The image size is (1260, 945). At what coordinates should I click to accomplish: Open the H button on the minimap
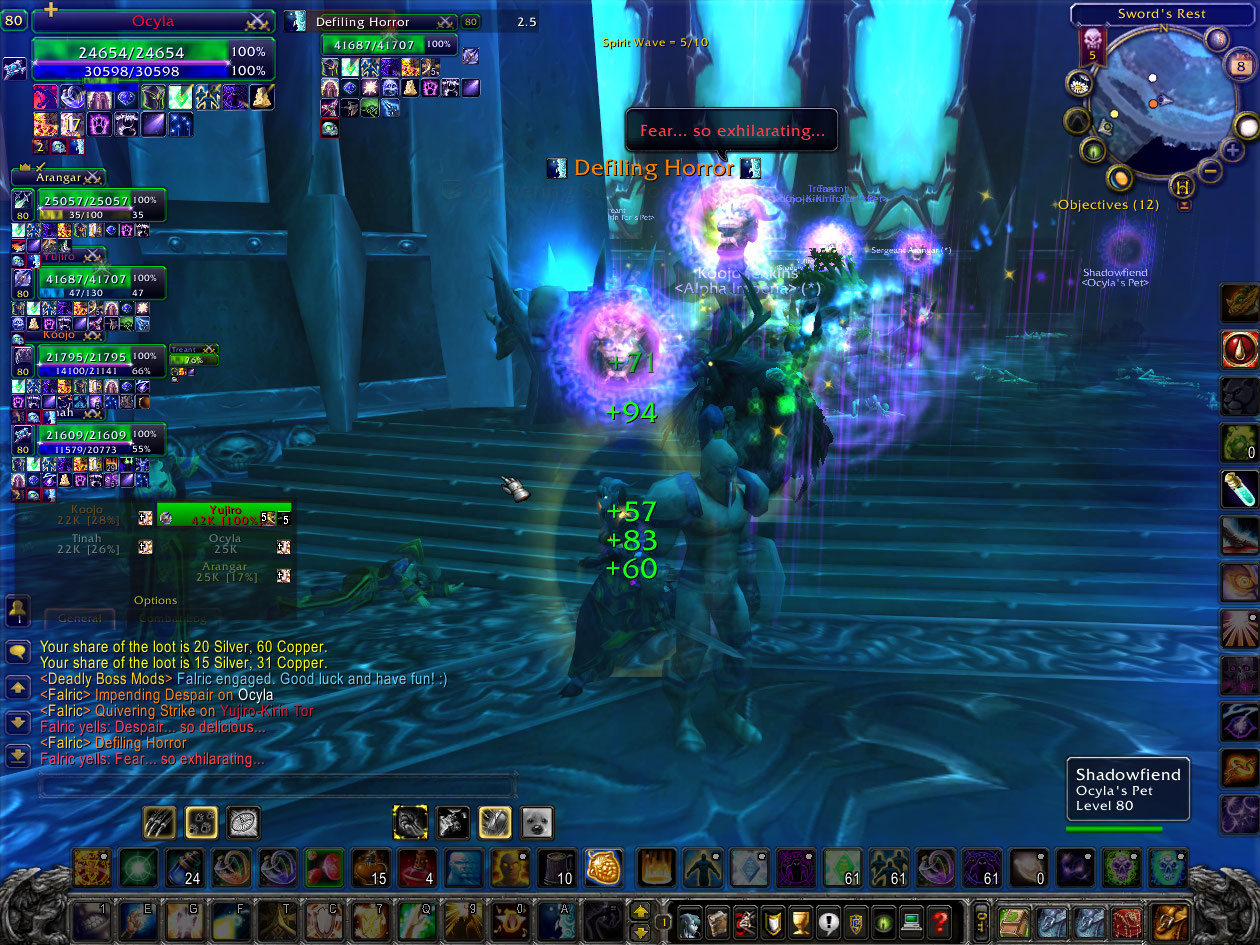[x=1184, y=186]
